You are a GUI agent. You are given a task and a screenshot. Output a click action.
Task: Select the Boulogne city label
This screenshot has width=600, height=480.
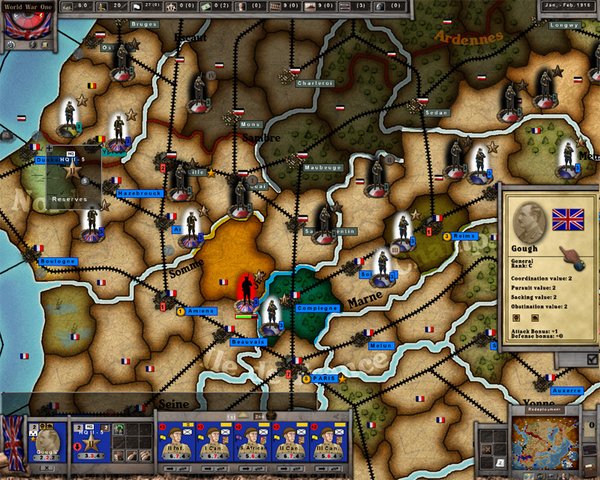pyautogui.click(x=57, y=261)
